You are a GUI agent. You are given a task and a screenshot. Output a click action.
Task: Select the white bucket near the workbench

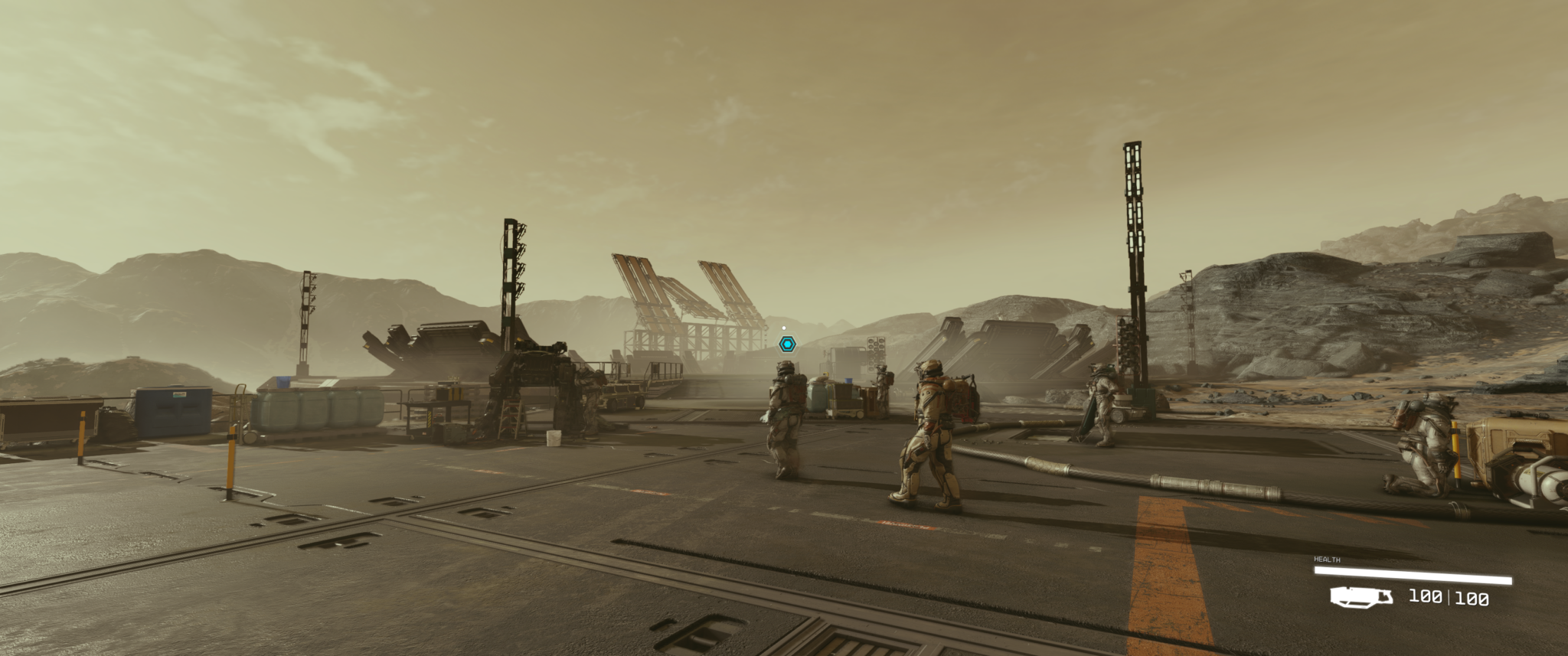(553, 439)
